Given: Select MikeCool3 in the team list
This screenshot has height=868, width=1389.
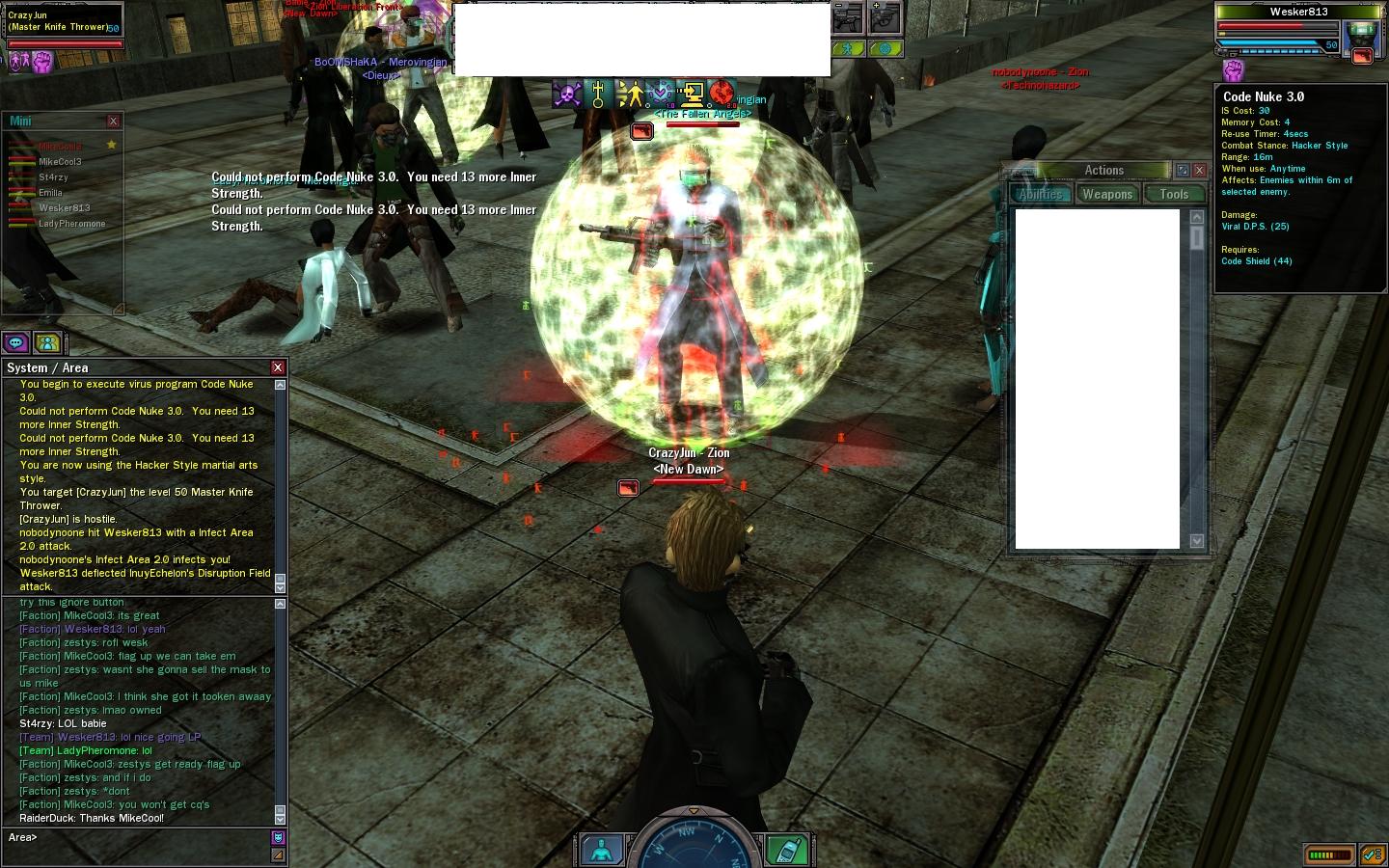Looking at the screenshot, I should [60, 162].
